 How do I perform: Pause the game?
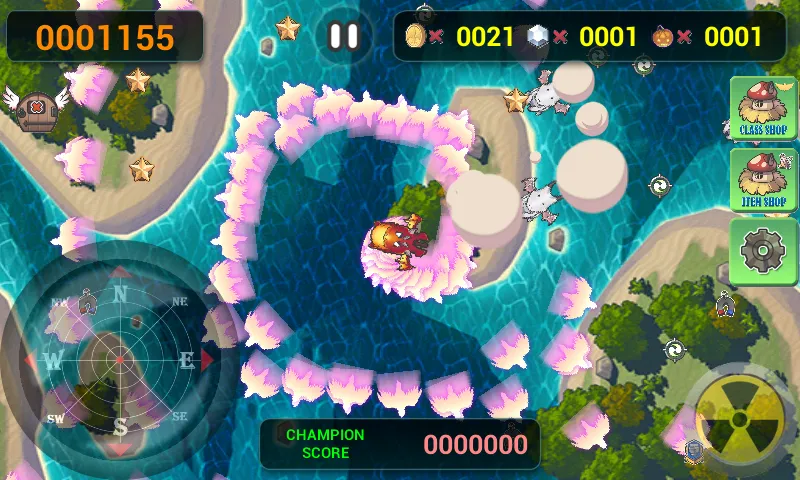pos(343,37)
